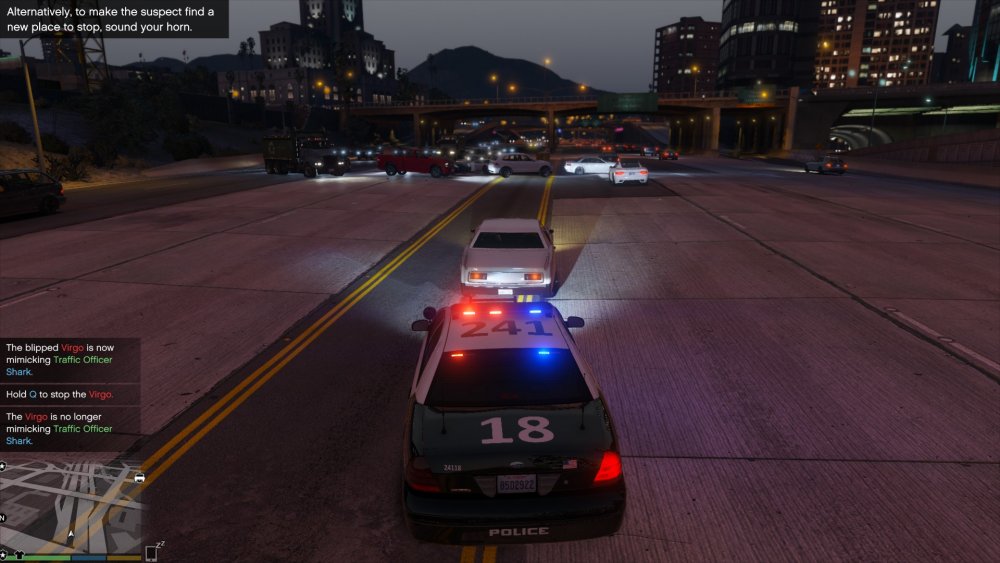Click the sound your horn help tip
The width and height of the screenshot is (1000, 563).
tap(114, 20)
